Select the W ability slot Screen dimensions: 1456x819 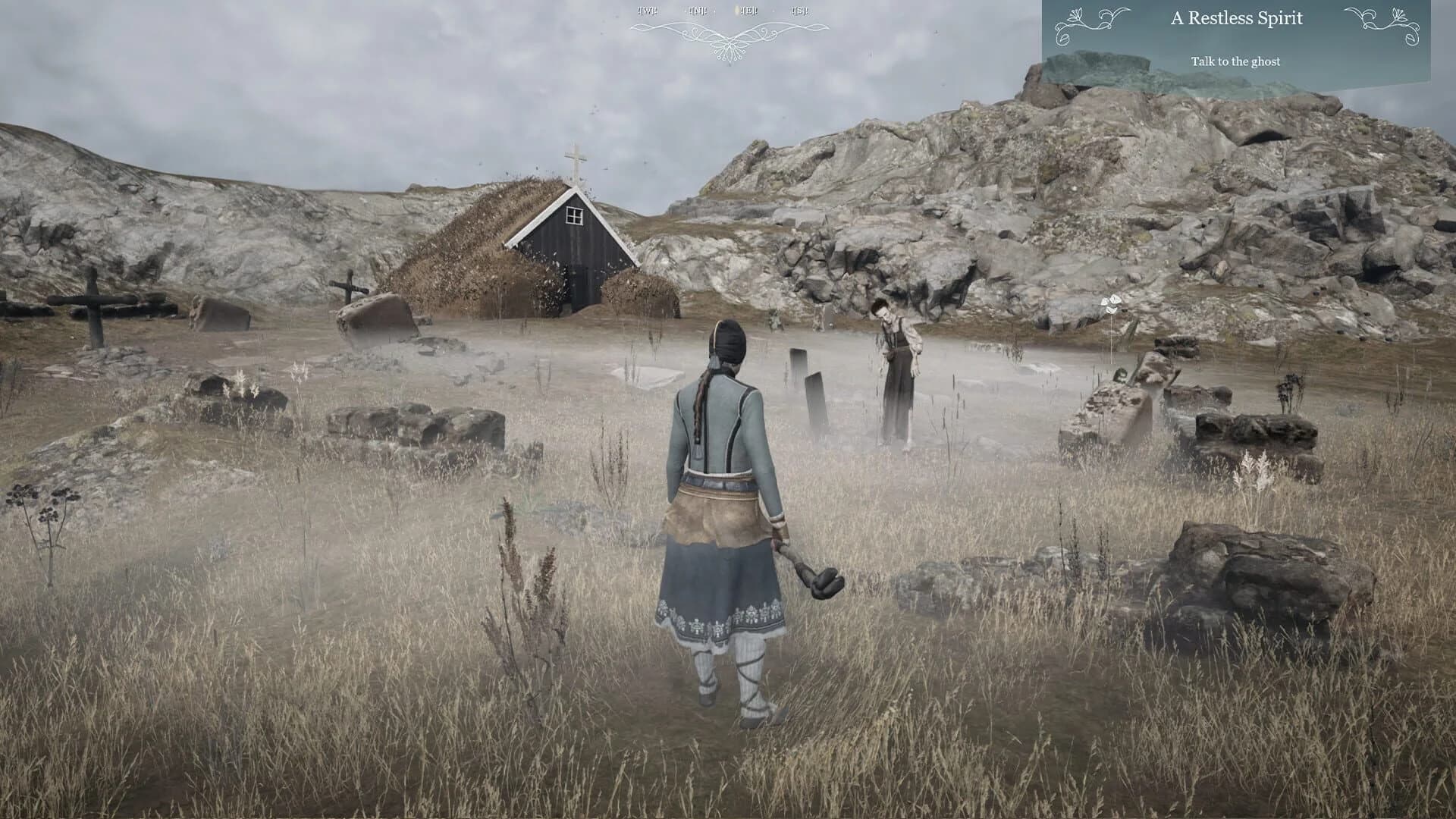[647, 12]
